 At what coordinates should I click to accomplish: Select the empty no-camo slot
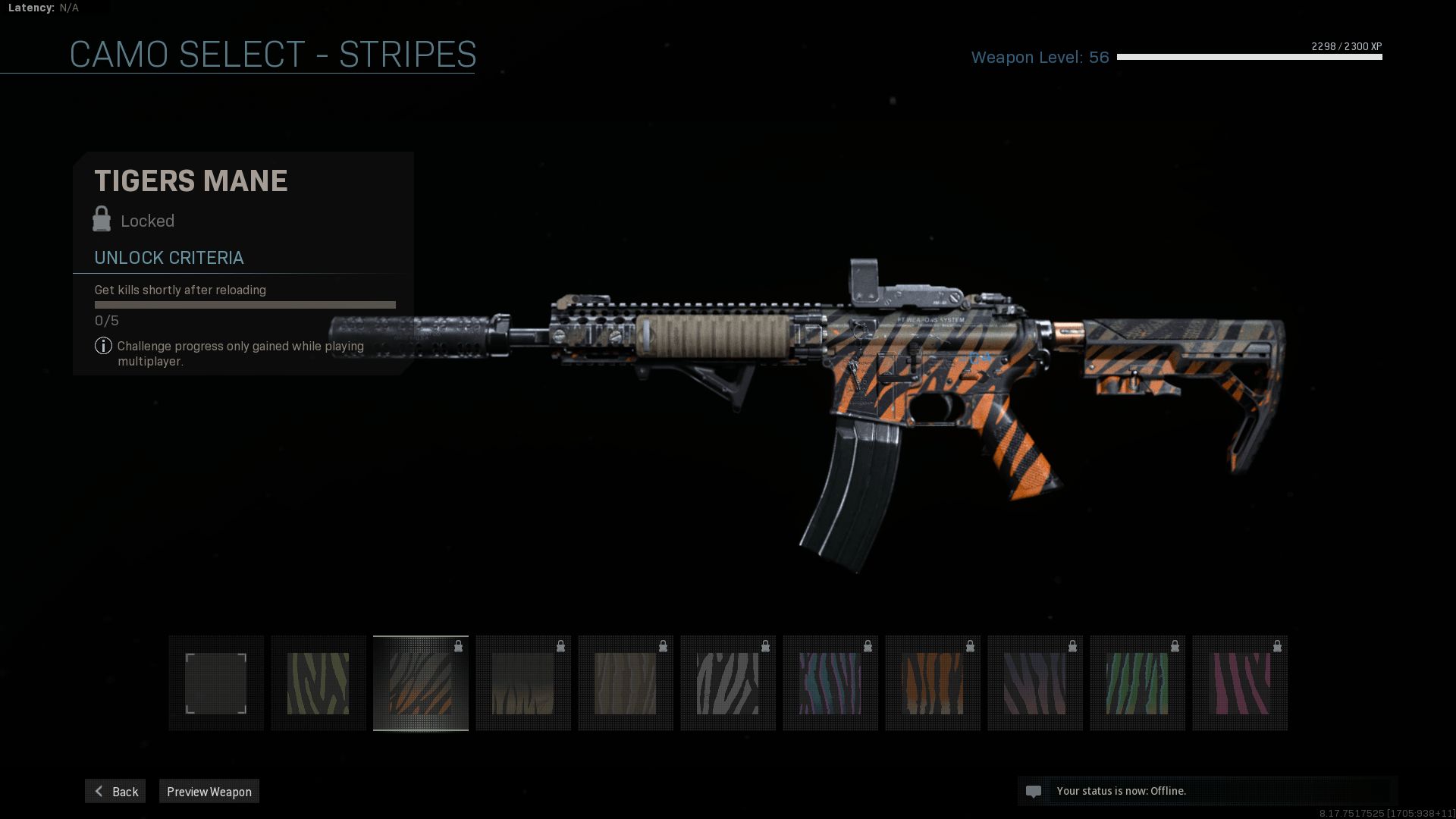(x=216, y=683)
